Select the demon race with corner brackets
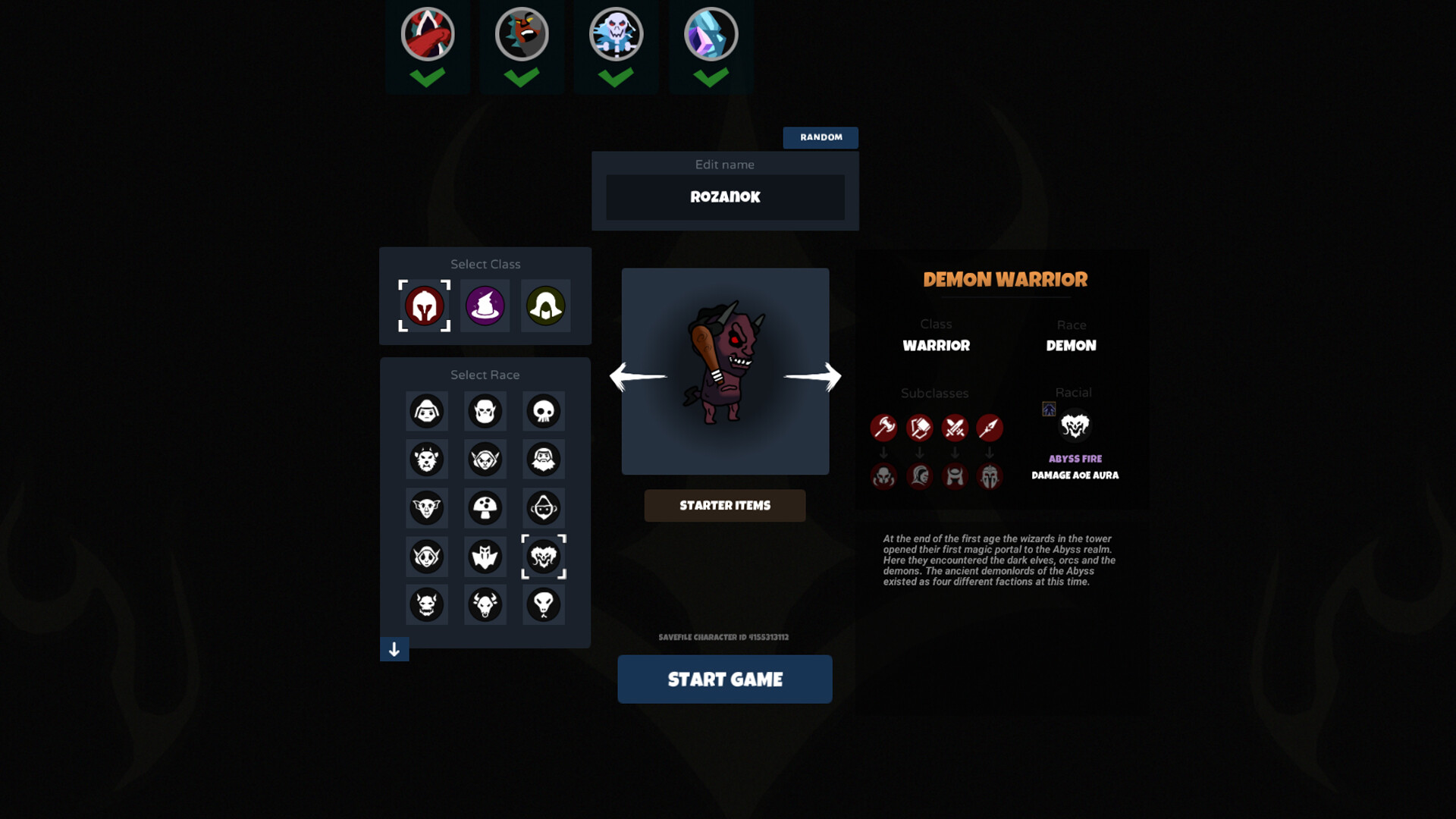1456x819 pixels. pos(543,557)
